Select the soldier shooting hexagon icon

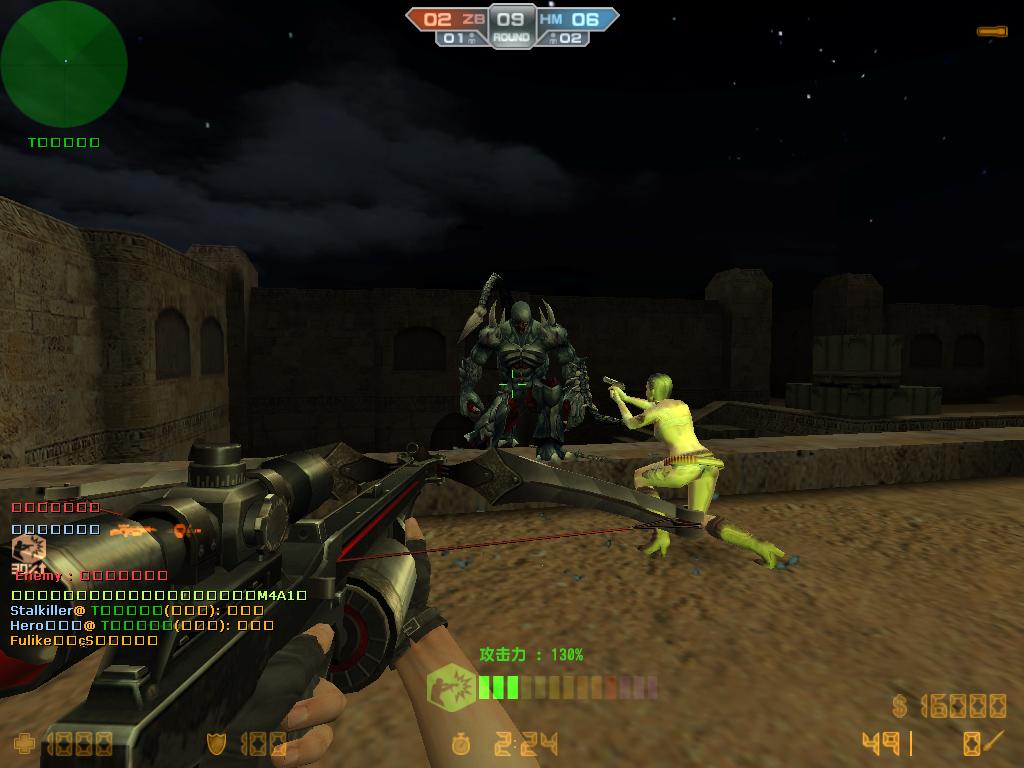click(28, 548)
